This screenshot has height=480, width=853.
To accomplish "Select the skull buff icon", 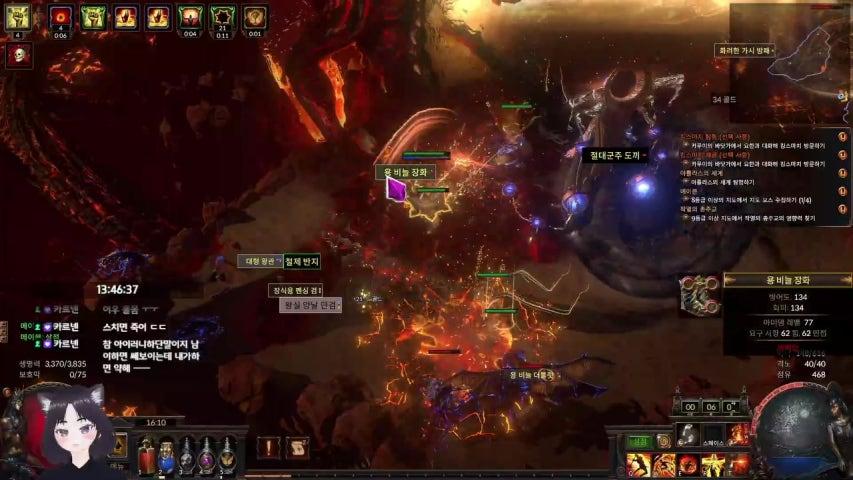I will (17, 55).
